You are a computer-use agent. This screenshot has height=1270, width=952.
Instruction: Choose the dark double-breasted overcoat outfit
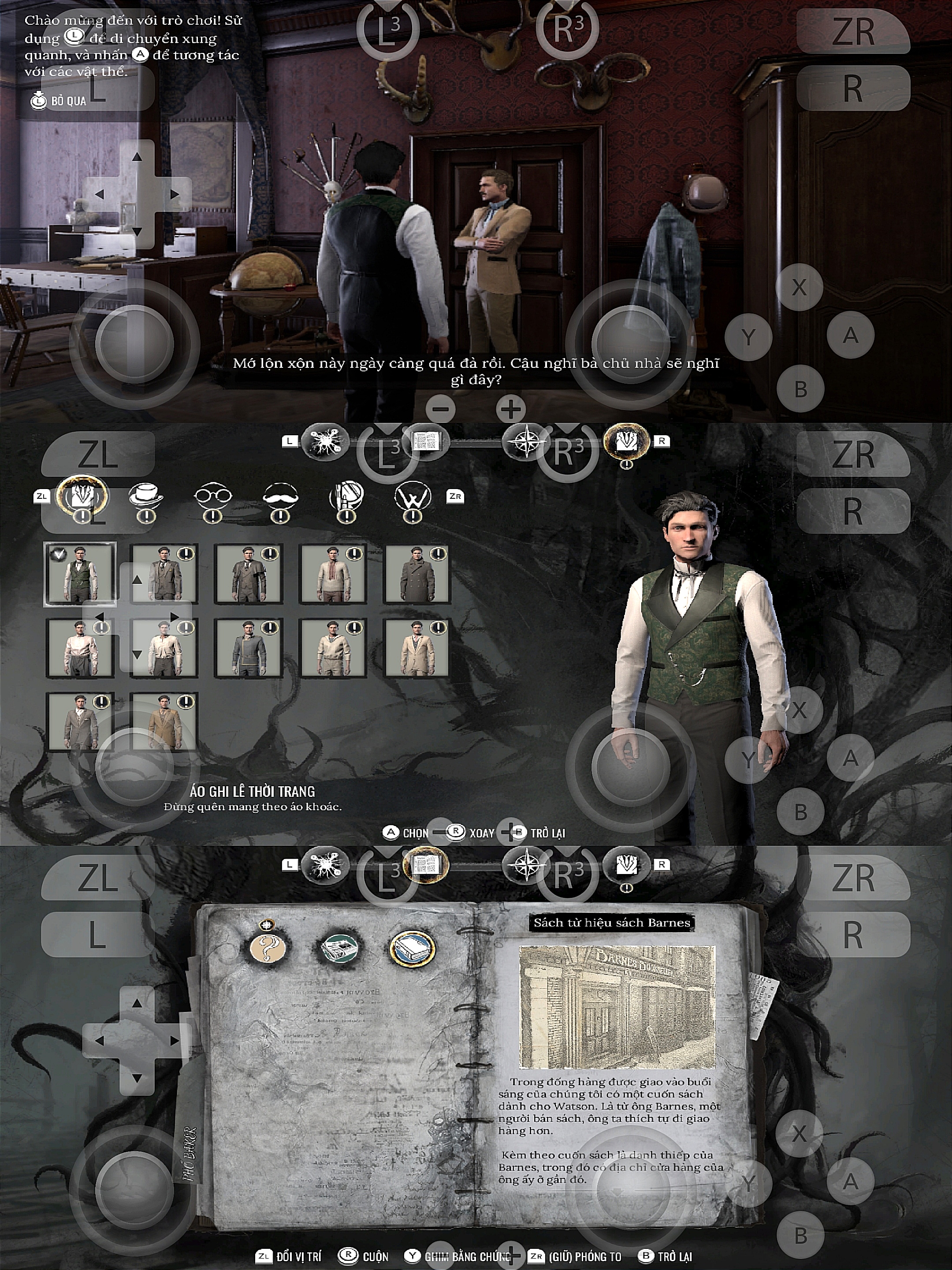(x=417, y=574)
